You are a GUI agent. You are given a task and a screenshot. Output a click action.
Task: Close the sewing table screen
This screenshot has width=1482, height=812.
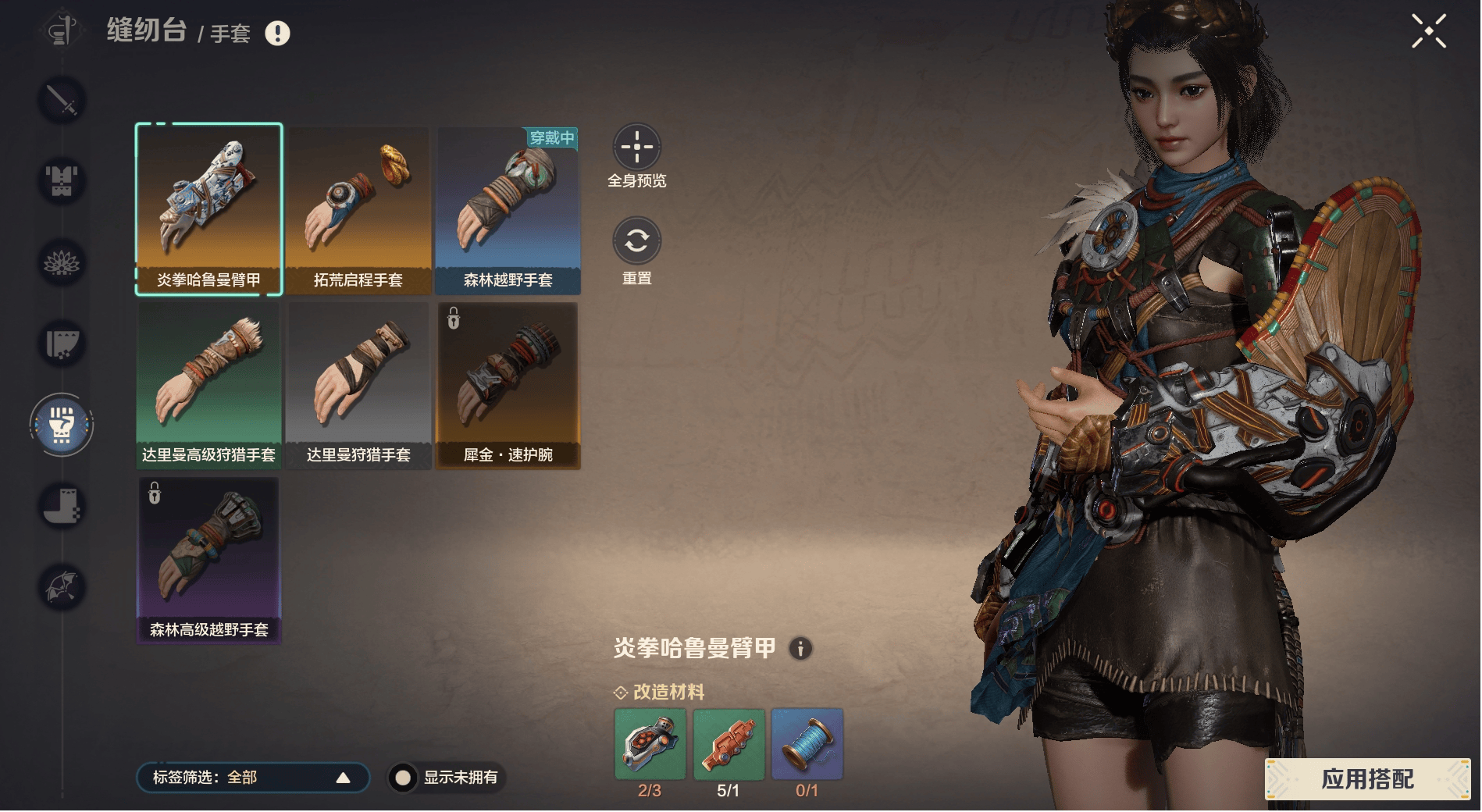(1428, 31)
